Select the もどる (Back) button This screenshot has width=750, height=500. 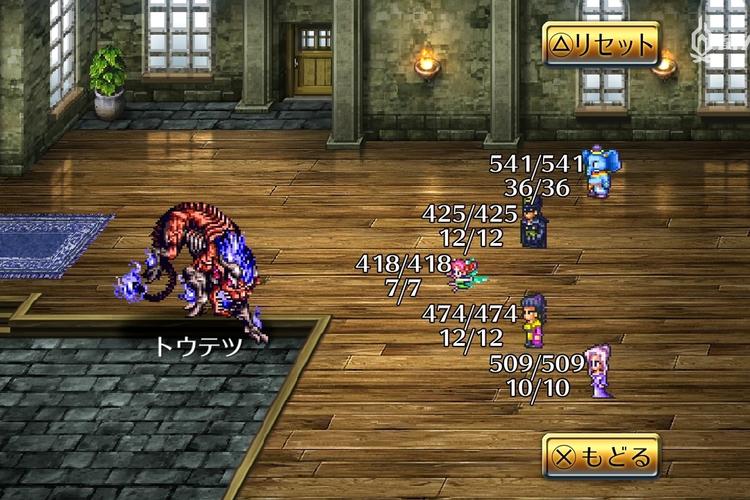click(x=601, y=457)
